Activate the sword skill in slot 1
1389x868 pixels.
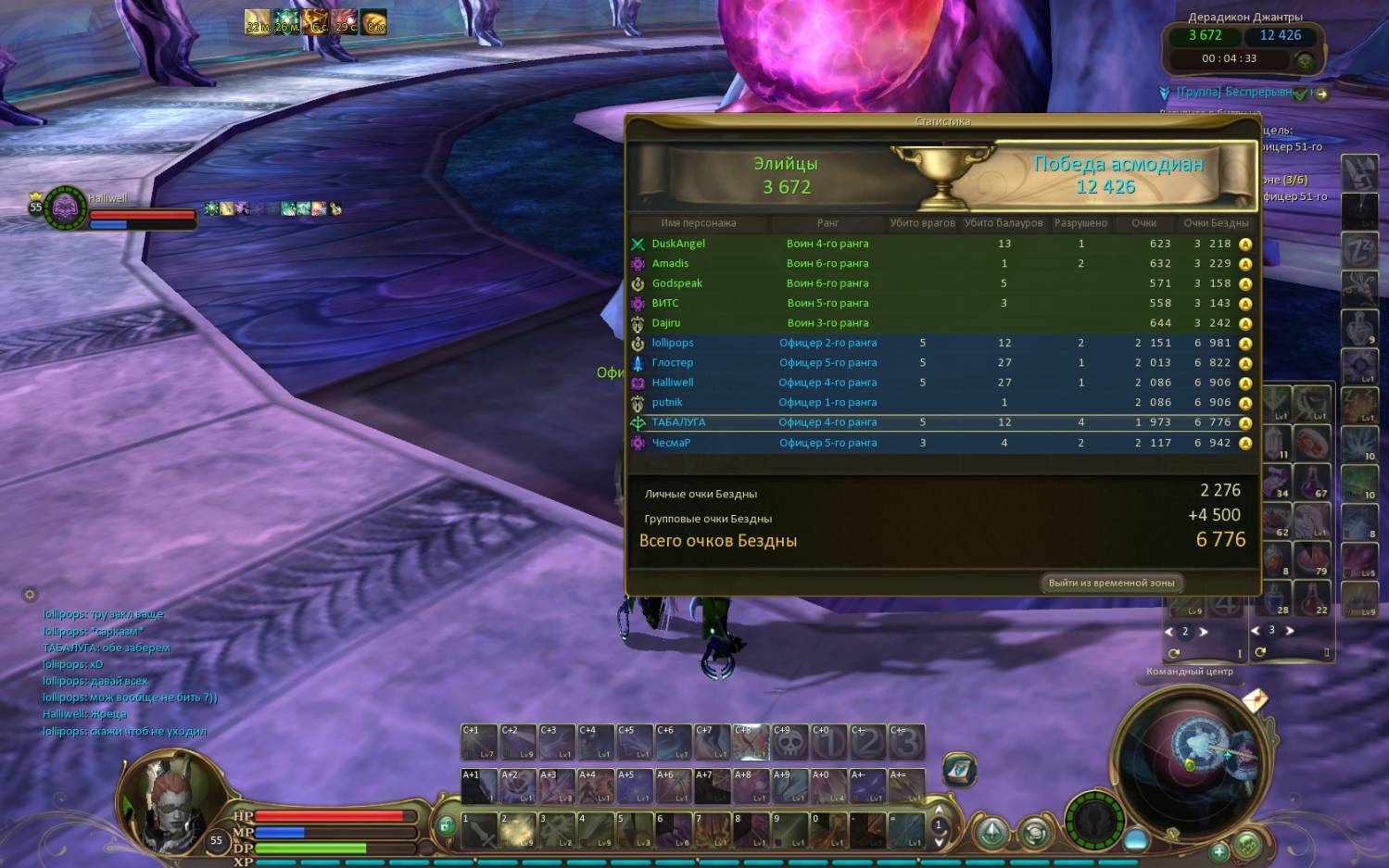click(x=479, y=830)
